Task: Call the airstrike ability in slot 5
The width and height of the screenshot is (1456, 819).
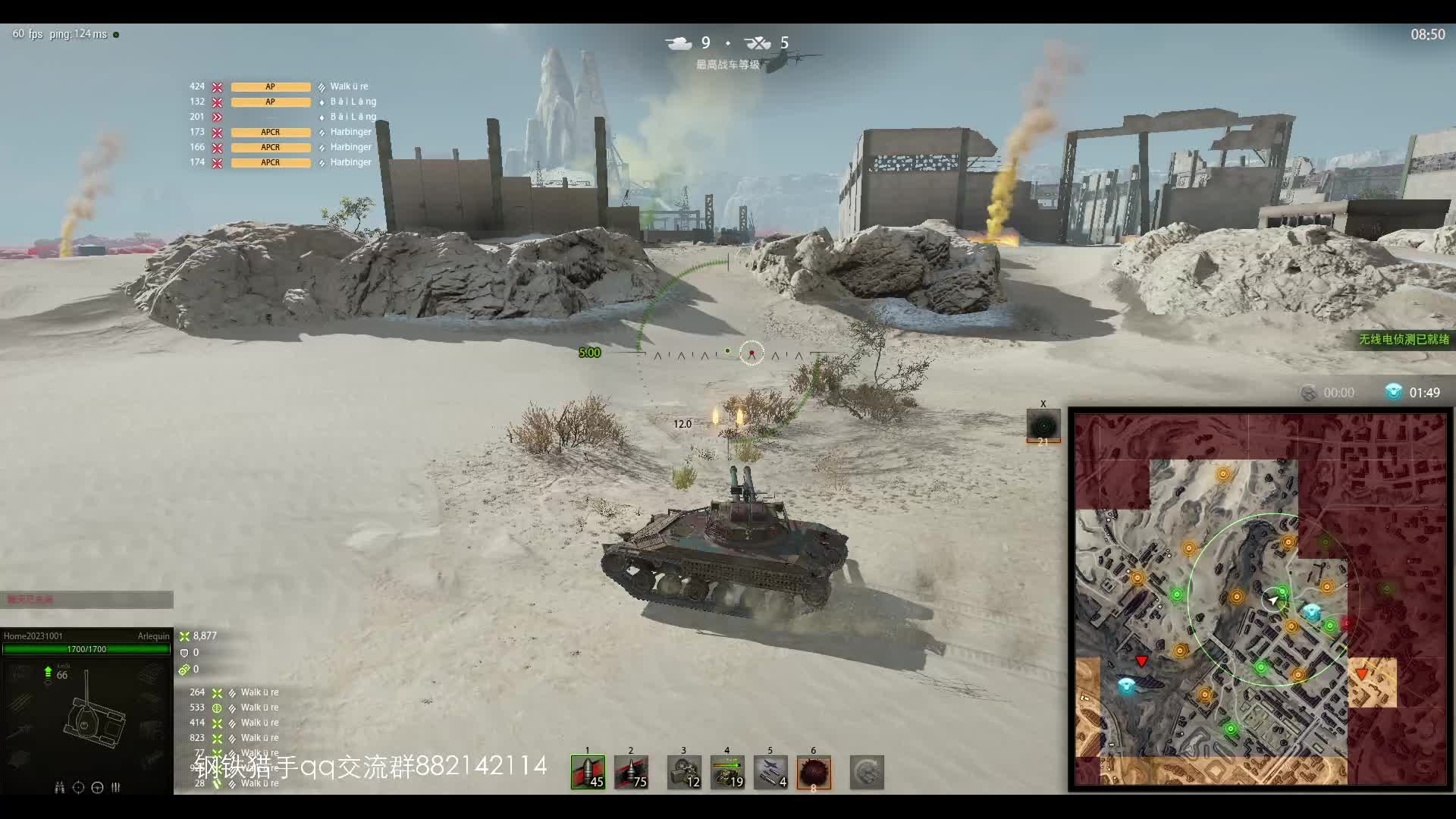Action: point(770,772)
